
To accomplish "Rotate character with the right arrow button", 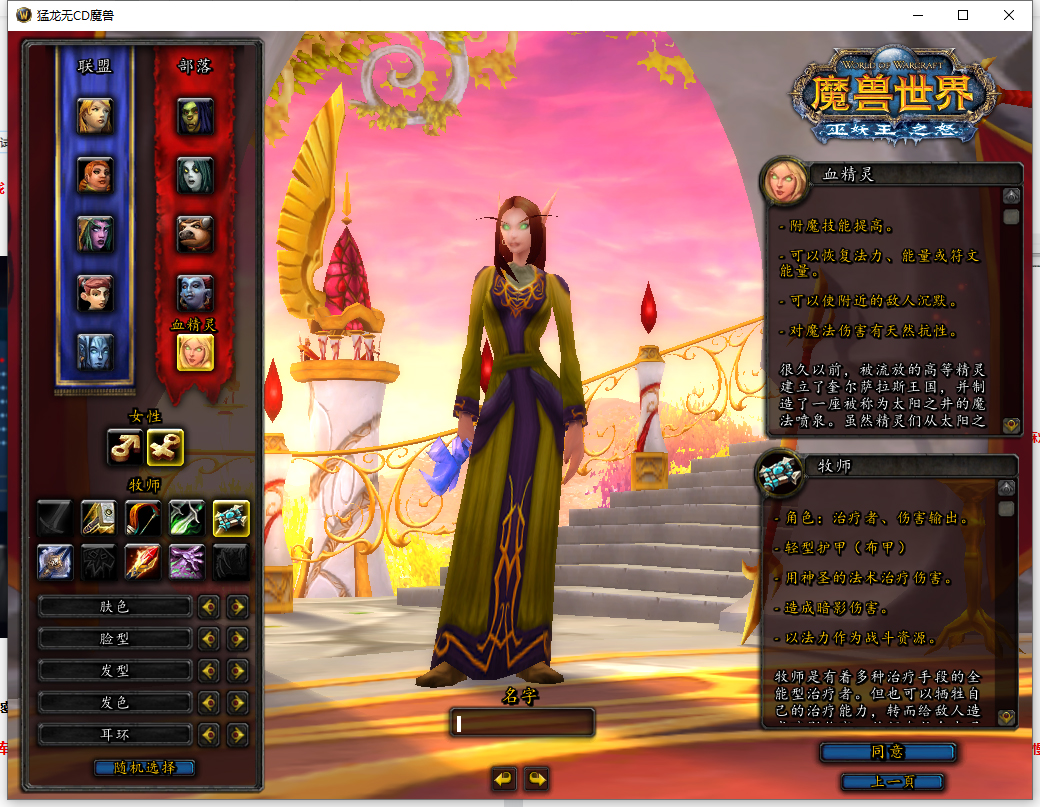I will (537, 779).
